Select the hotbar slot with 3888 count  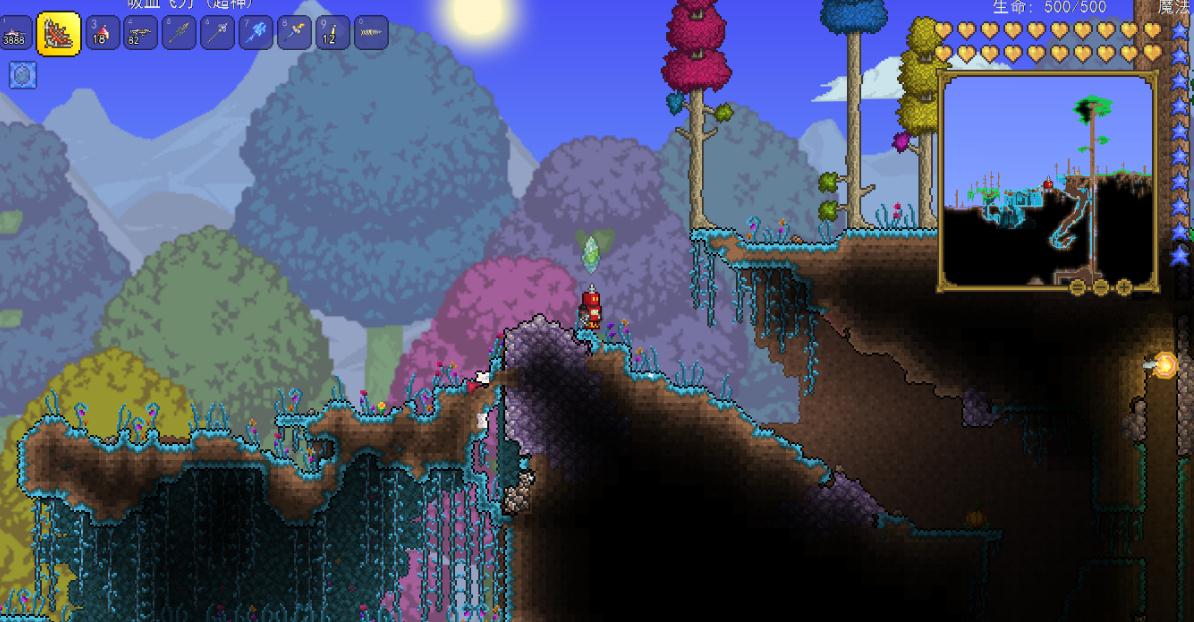(15, 33)
